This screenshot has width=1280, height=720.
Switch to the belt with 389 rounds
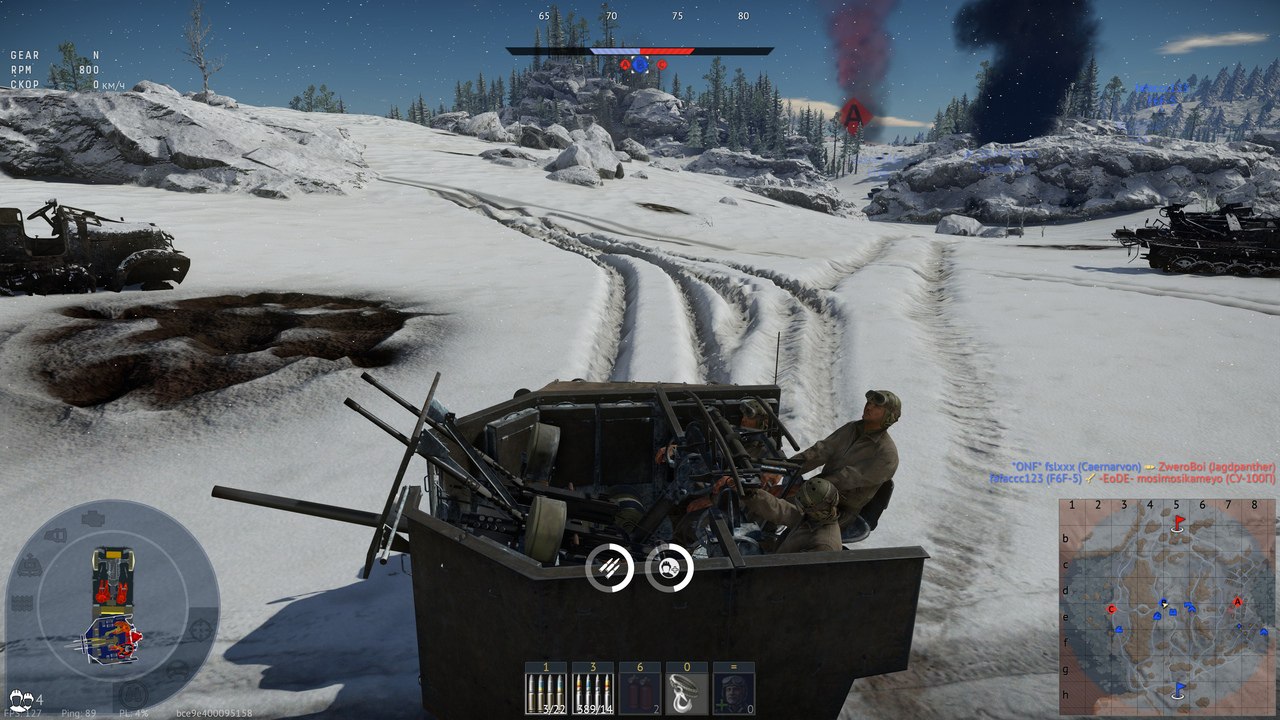pos(593,688)
